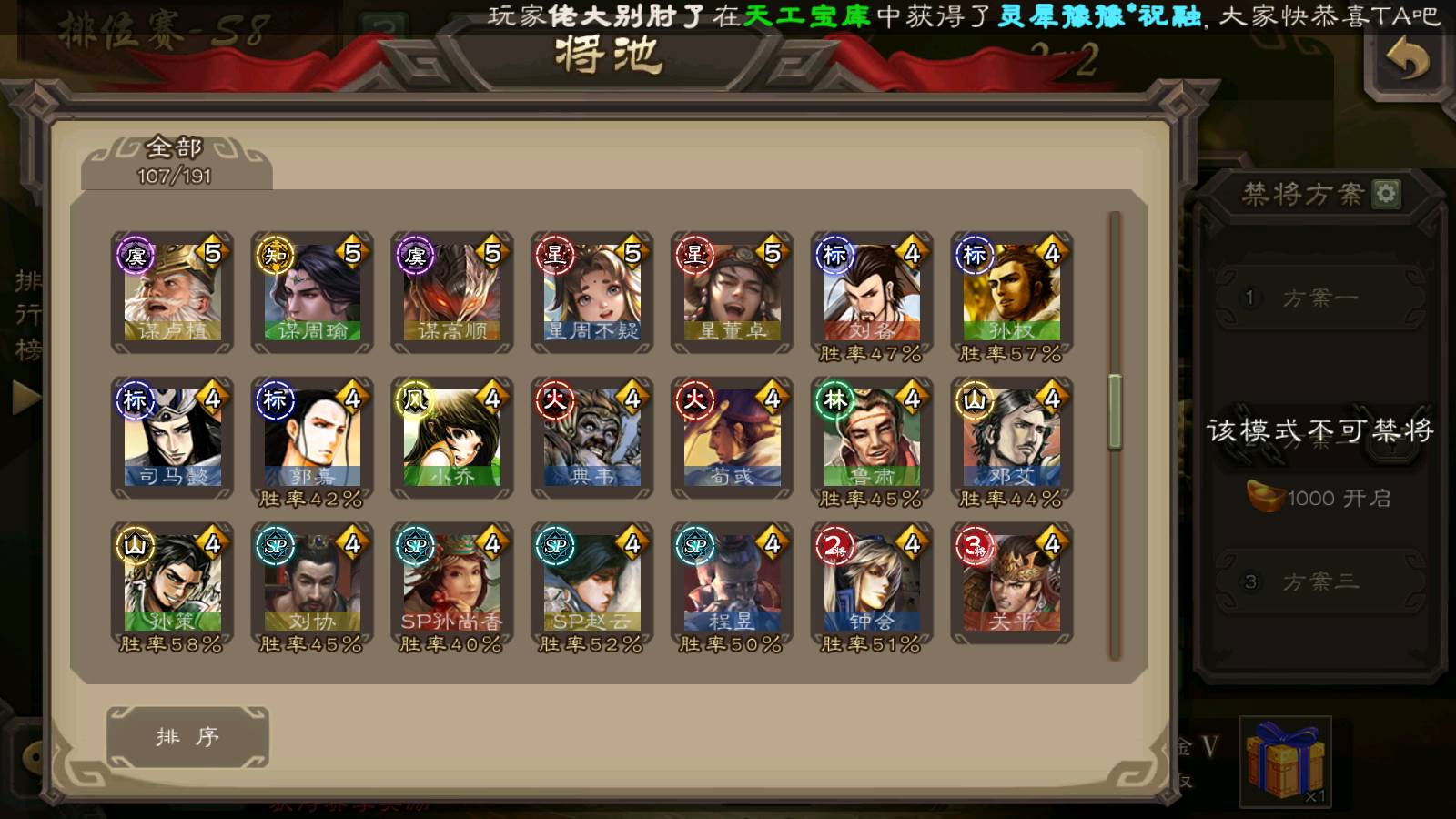
Task: Switch to the 全部 tab
Action: point(175,161)
